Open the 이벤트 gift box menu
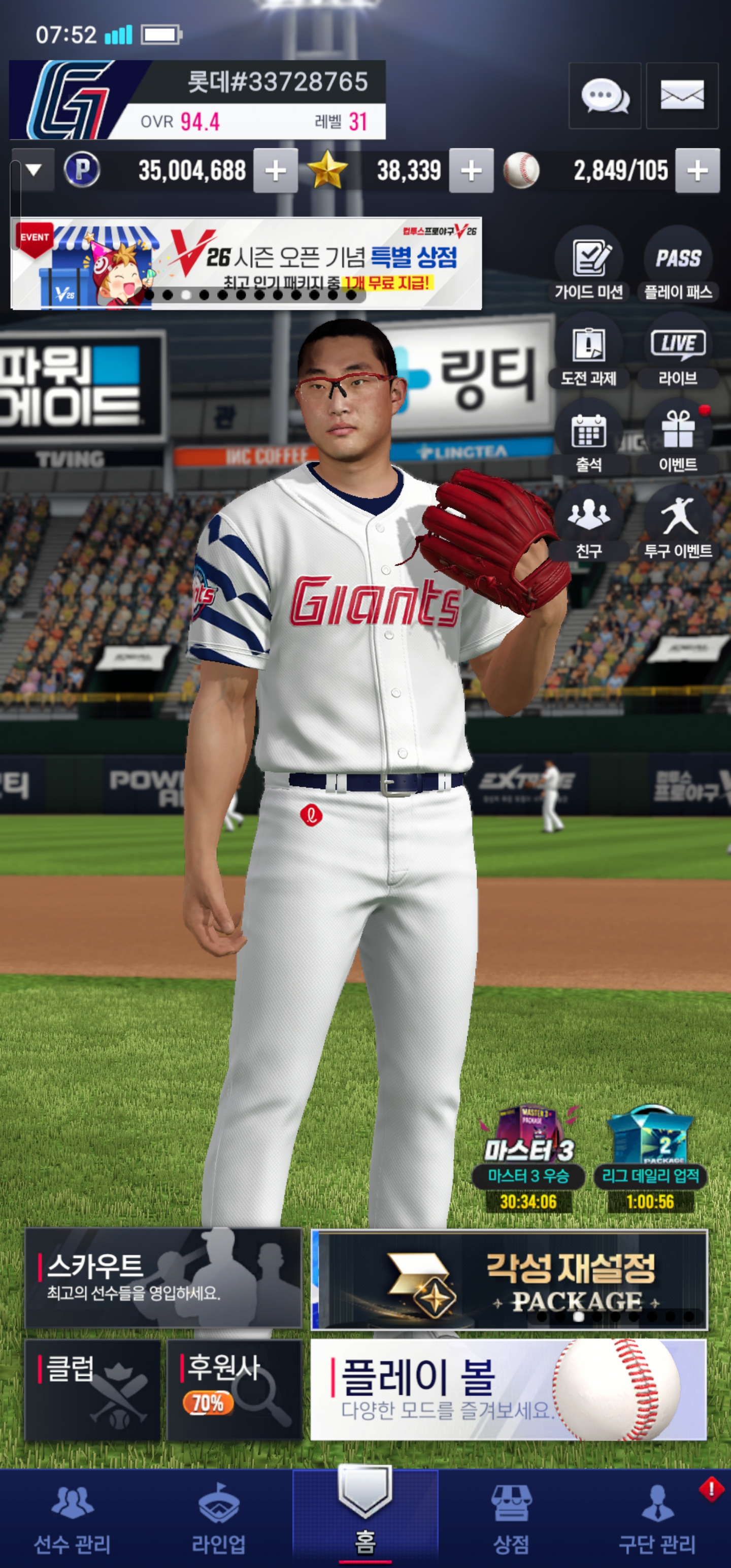731x1568 pixels. [x=678, y=438]
